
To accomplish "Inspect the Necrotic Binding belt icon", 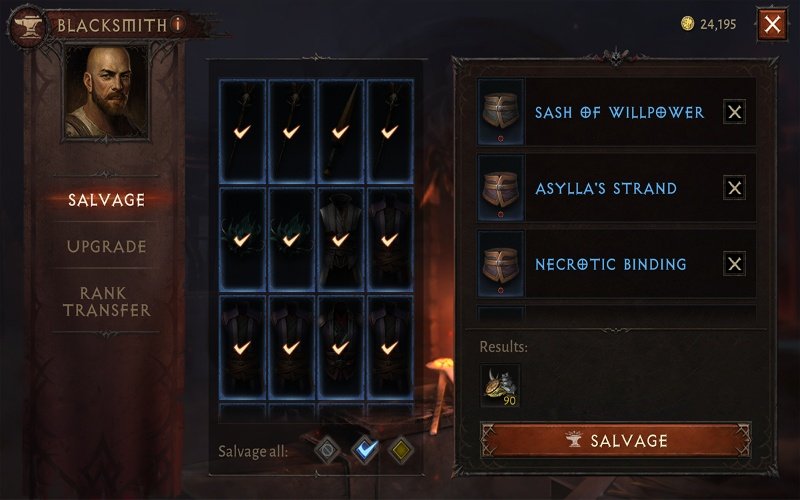I will pos(499,264).
